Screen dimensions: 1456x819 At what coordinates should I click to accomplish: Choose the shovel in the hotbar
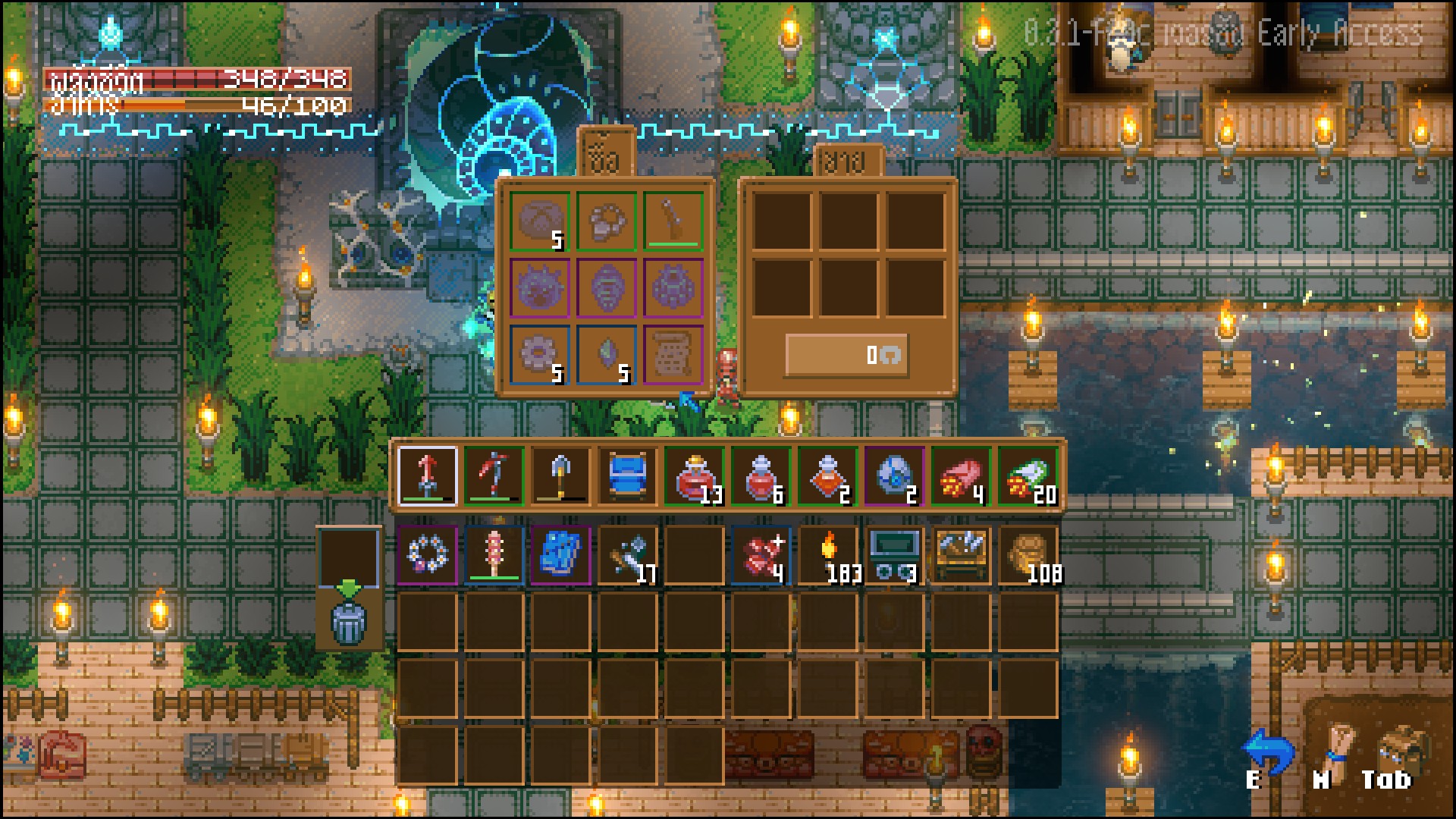coord(560,475)
